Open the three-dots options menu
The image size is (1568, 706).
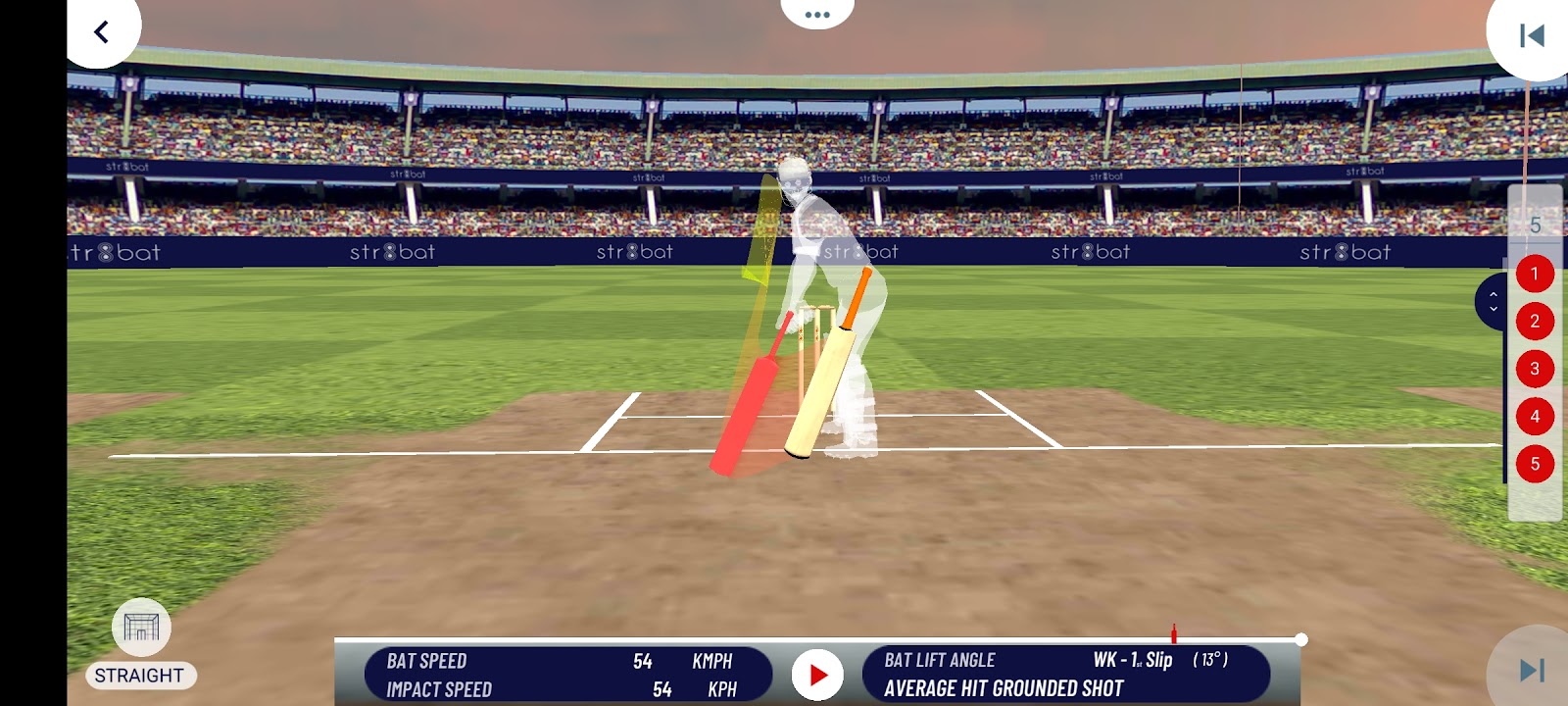[816, 15]
